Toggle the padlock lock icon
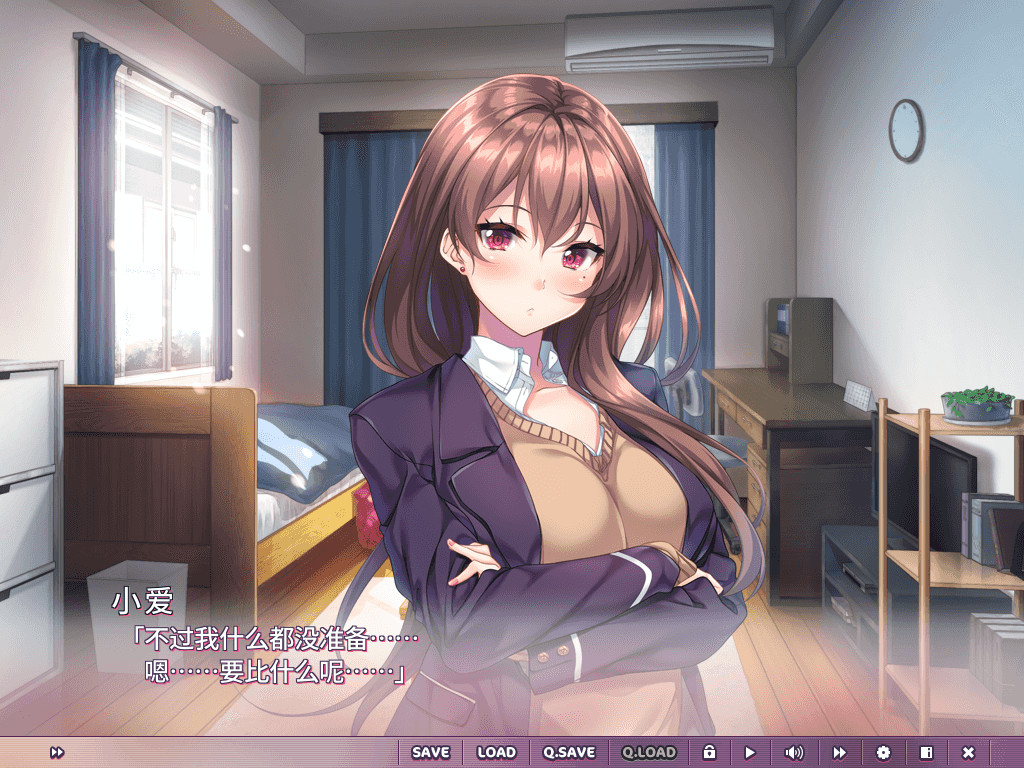The height and width of the screenshot is (768, 1024). (x=709, y=752)
